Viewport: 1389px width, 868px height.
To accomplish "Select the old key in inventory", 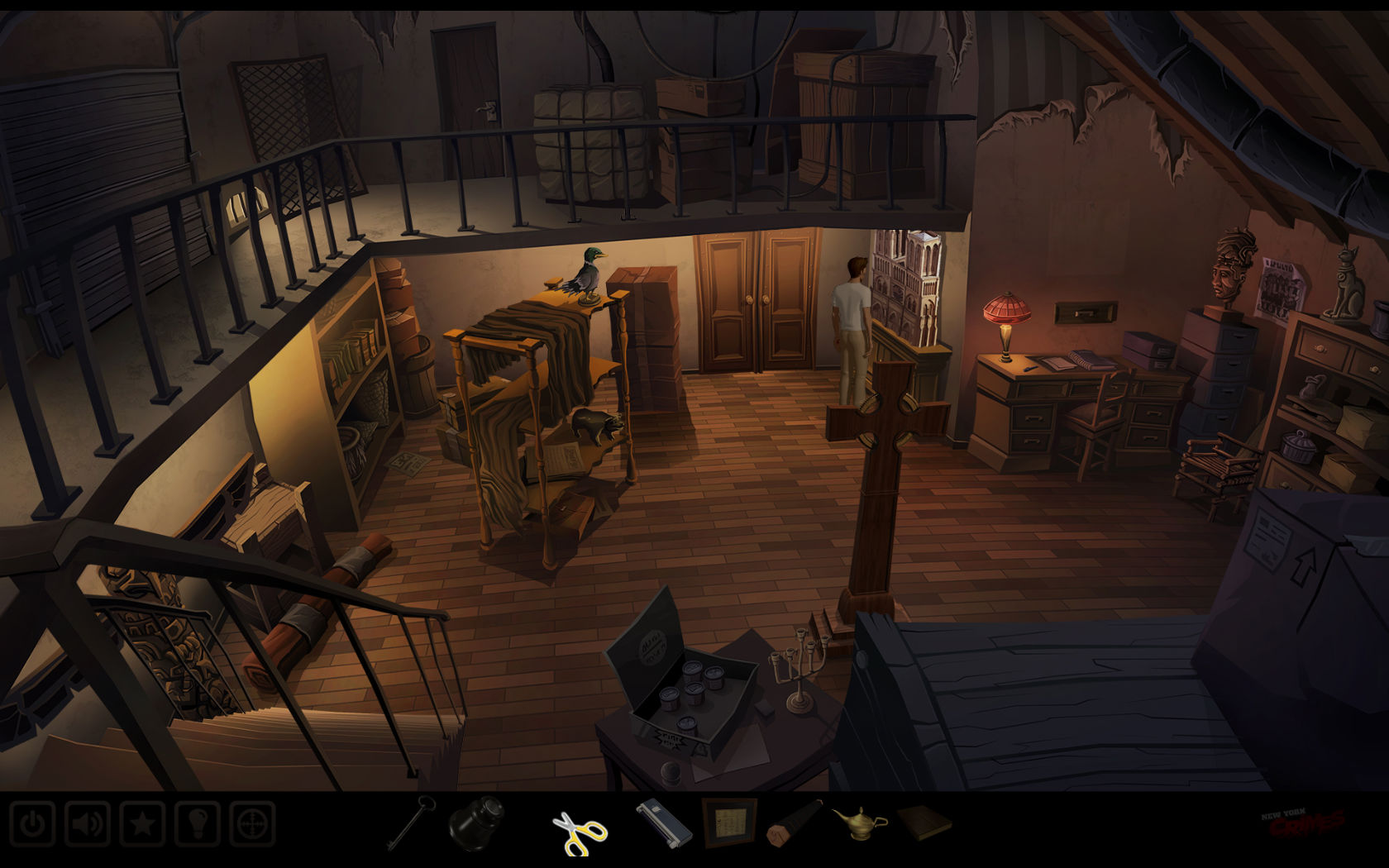I will click(x=412, y=822).
